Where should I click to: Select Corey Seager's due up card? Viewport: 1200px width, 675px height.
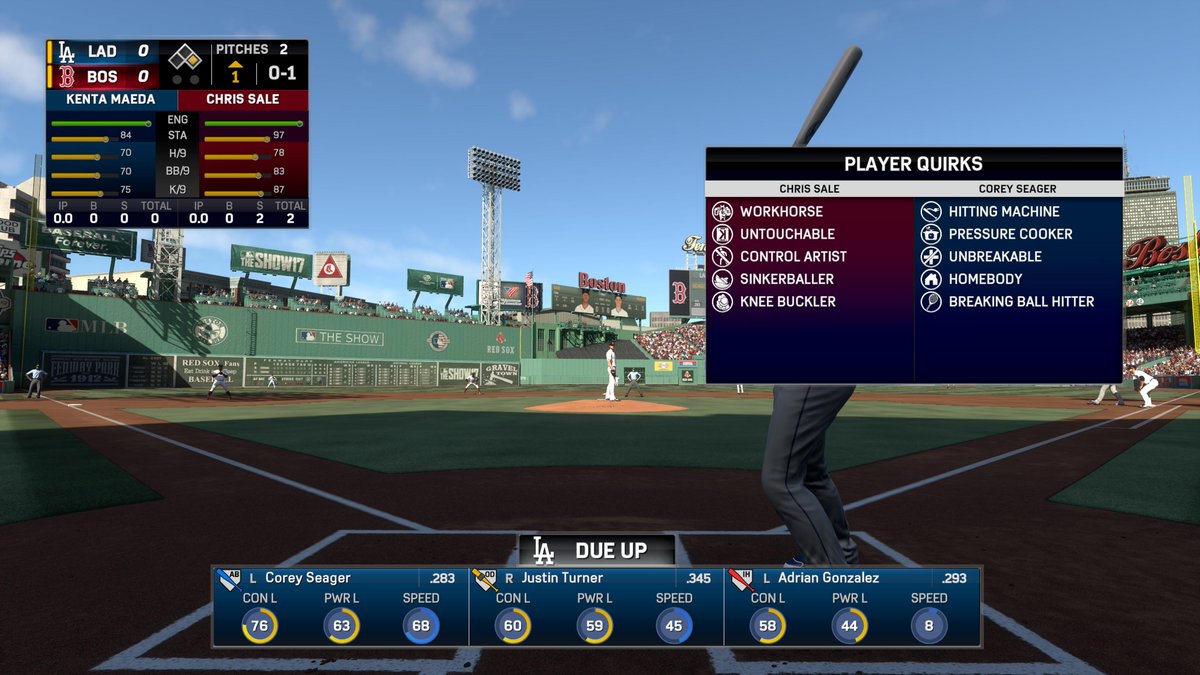(340, 607)
